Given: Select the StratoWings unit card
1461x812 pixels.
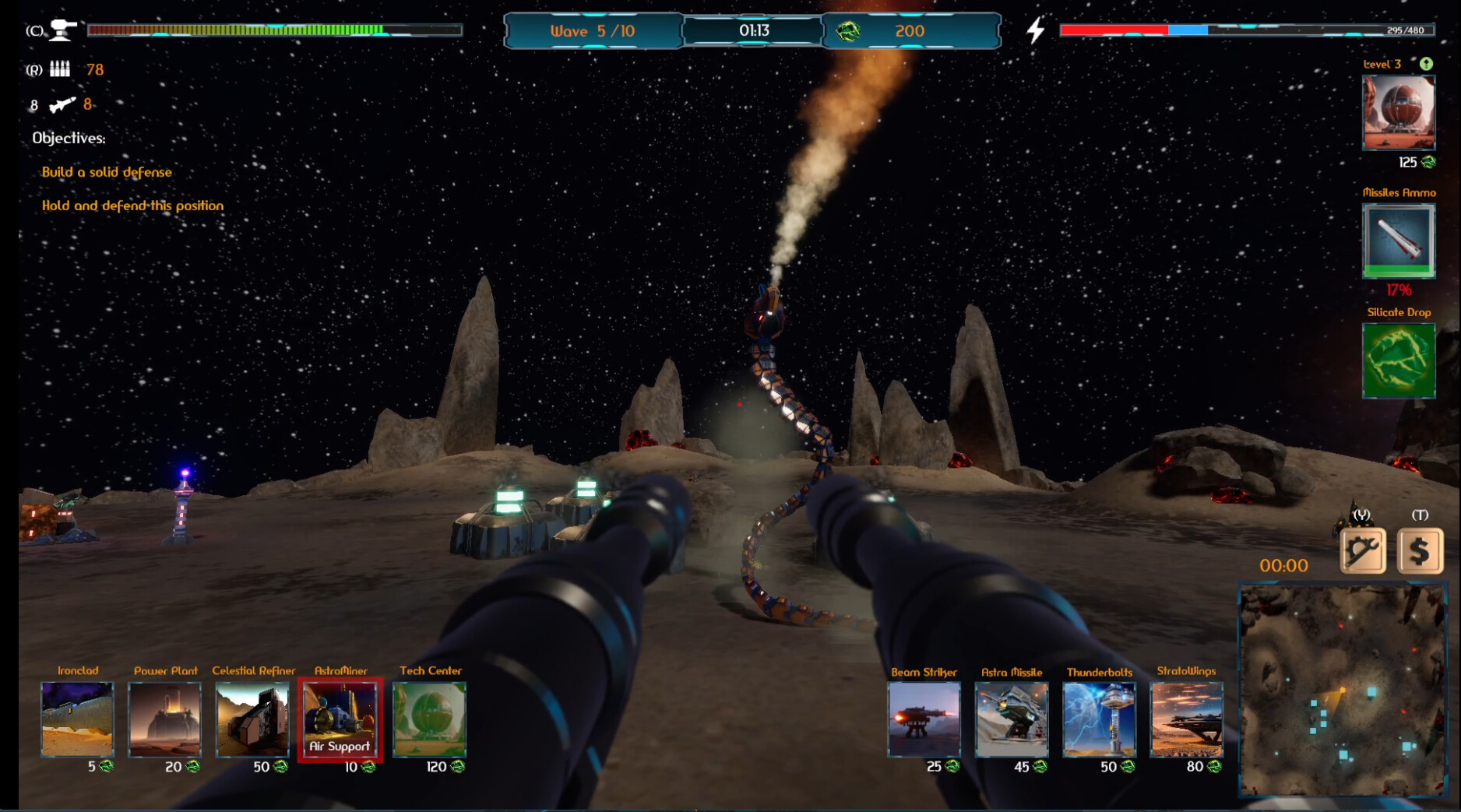Looking at the screenshot, I should coord(1186,719).
